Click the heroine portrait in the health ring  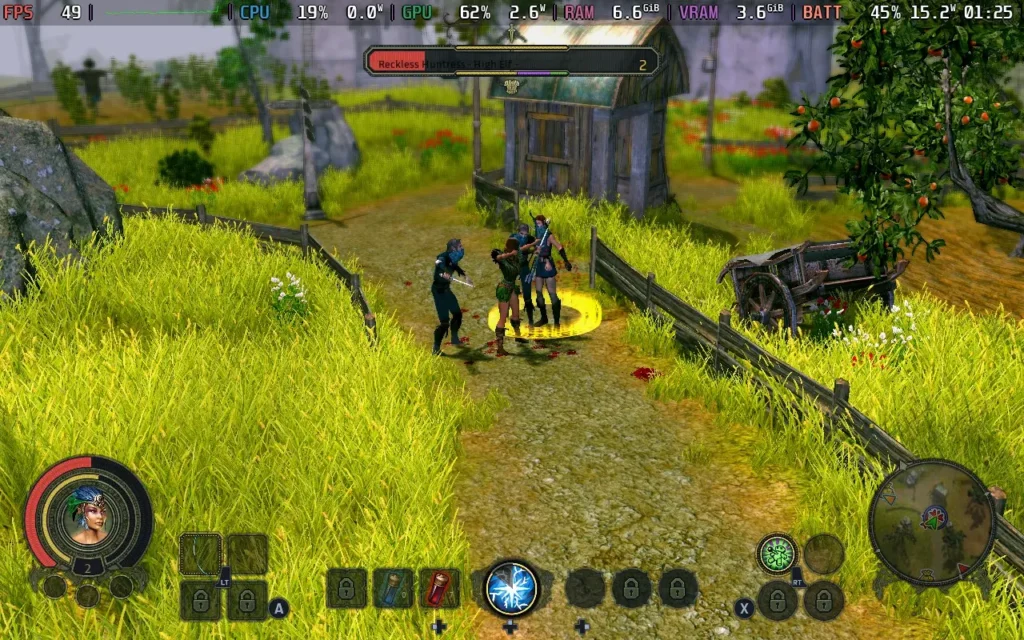click(x=88, y=514)
